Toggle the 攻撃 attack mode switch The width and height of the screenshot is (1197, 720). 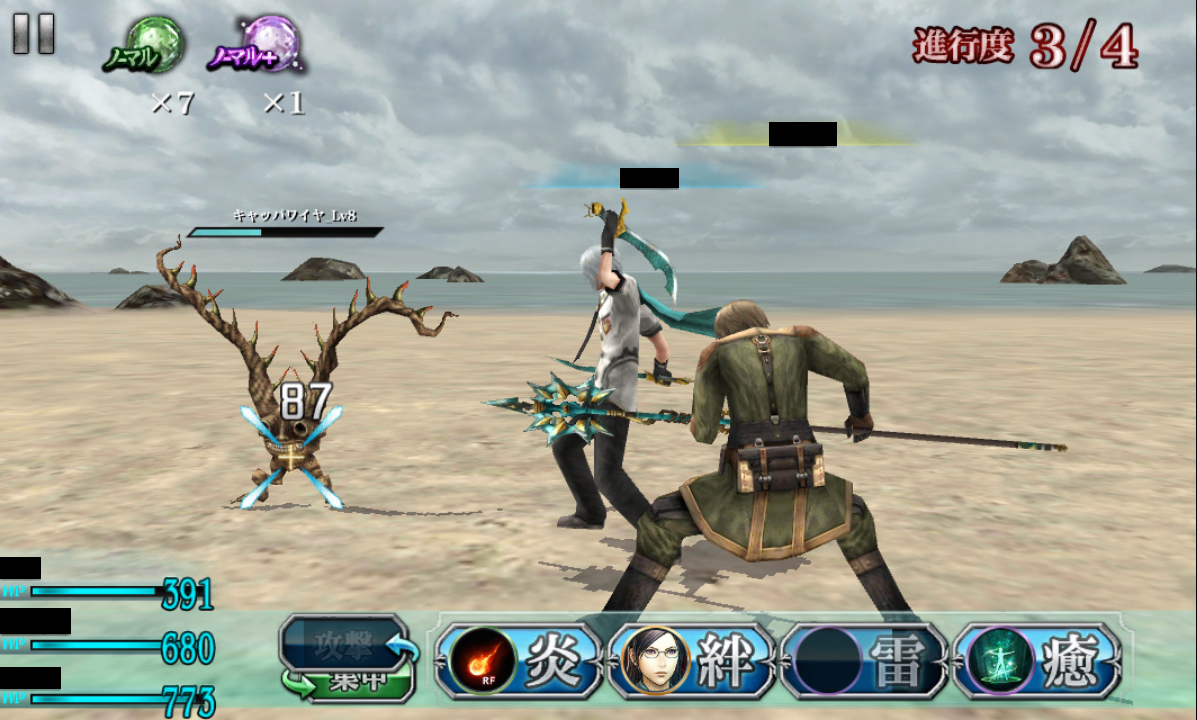point(347,657)
